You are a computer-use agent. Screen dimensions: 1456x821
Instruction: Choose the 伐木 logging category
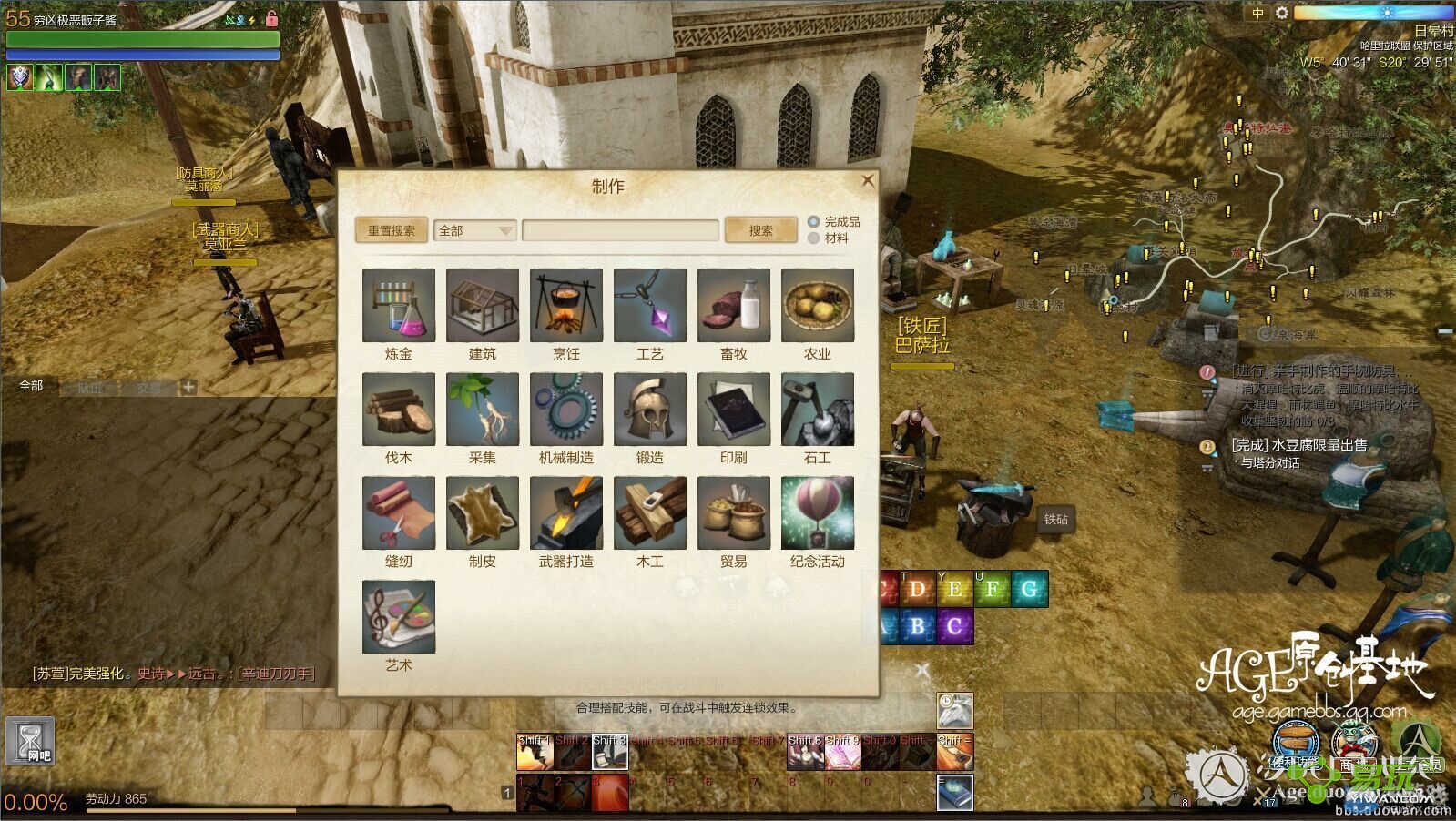[399, 409]
